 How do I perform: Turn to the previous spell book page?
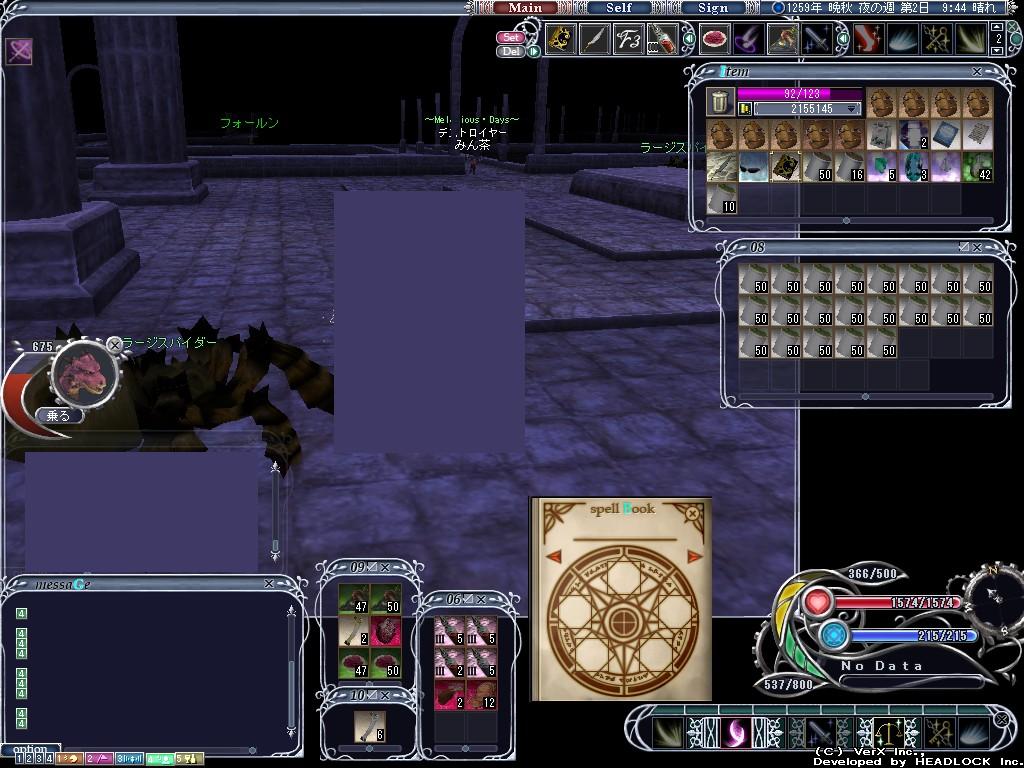pos(551,556)
